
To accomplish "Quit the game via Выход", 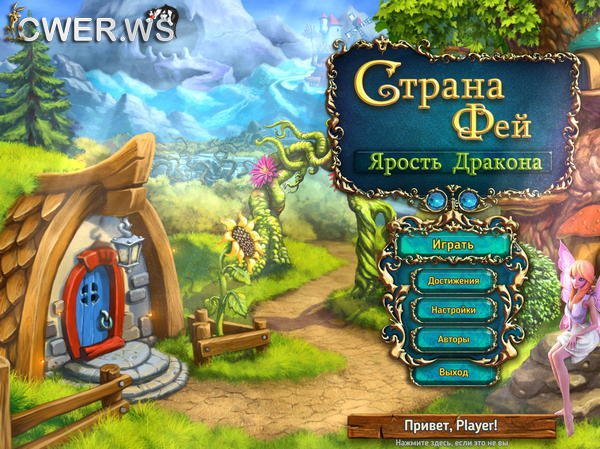I will click(454, 372).
